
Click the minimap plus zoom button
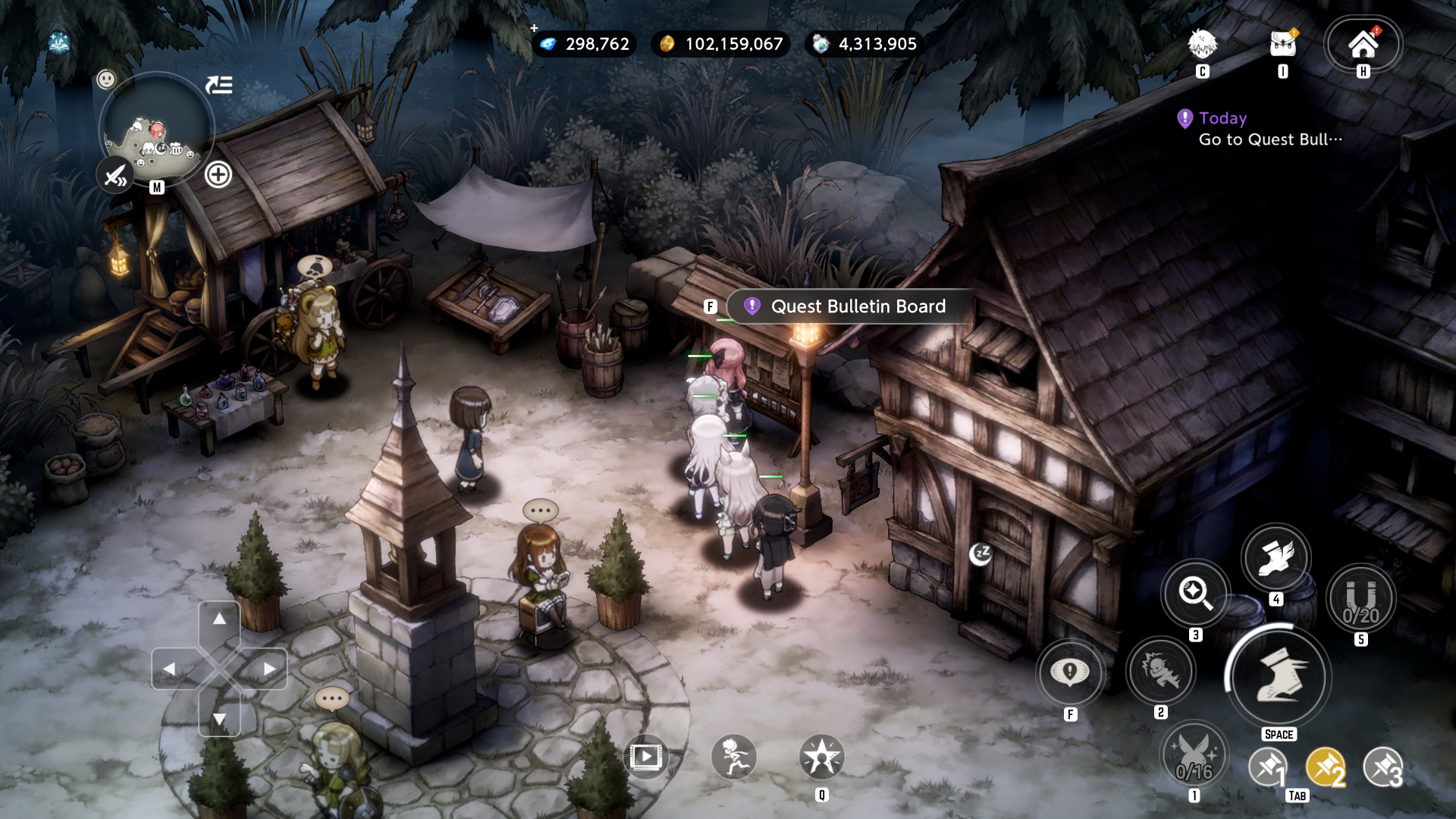(218, 175)
